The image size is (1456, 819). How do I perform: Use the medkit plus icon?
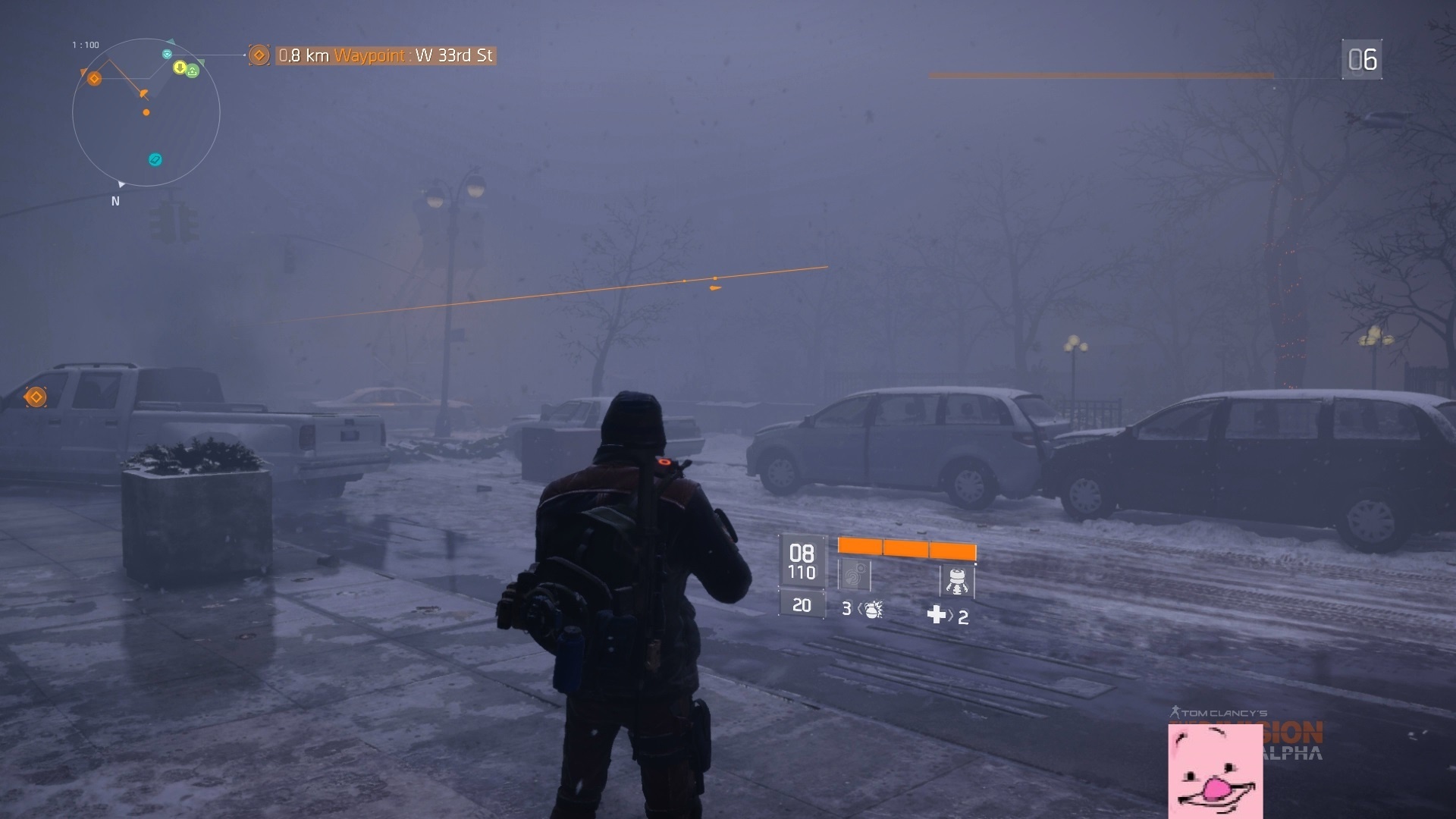936,615
